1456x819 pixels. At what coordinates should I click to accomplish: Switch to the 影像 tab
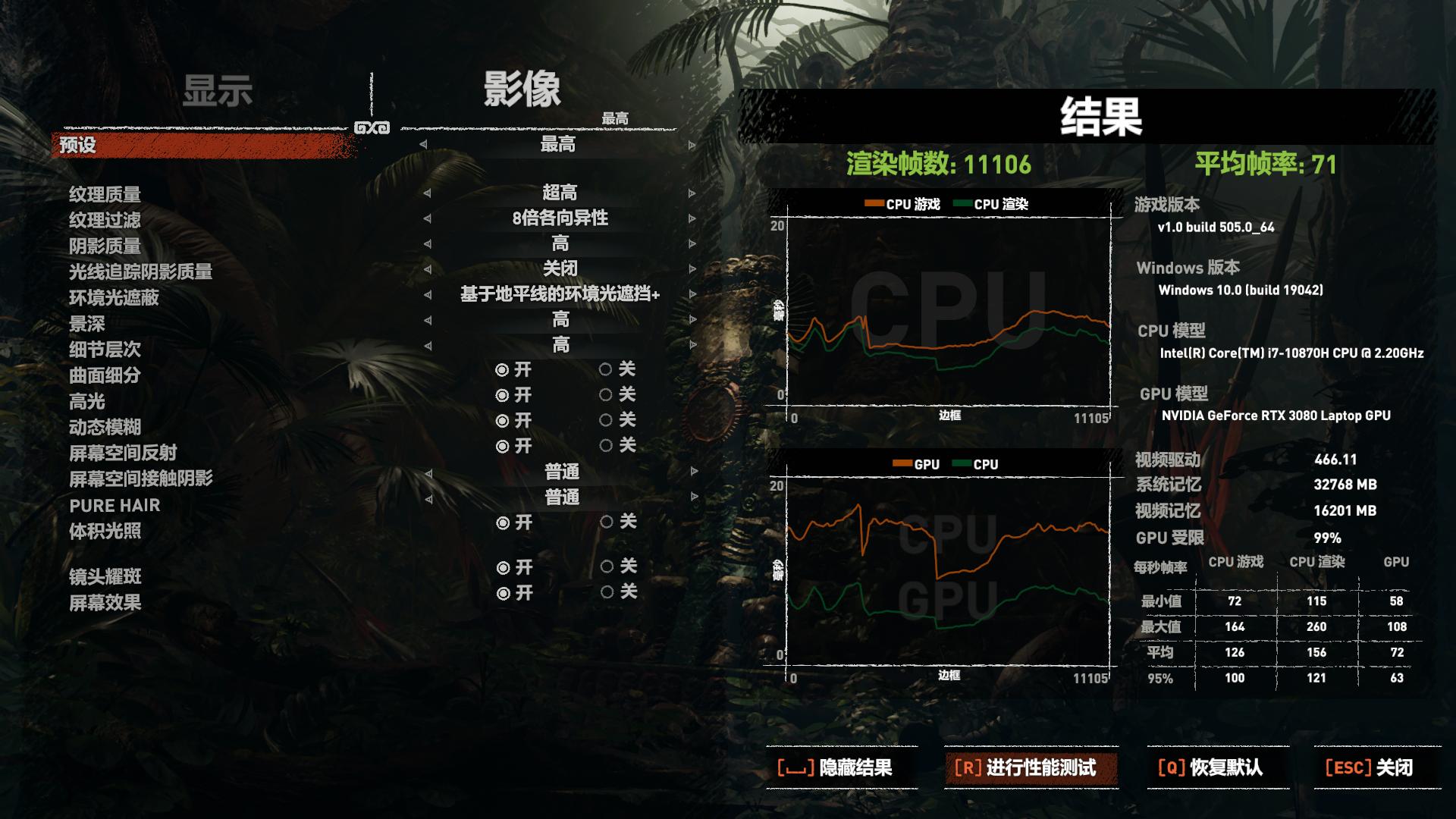click(x=523, y=91)
